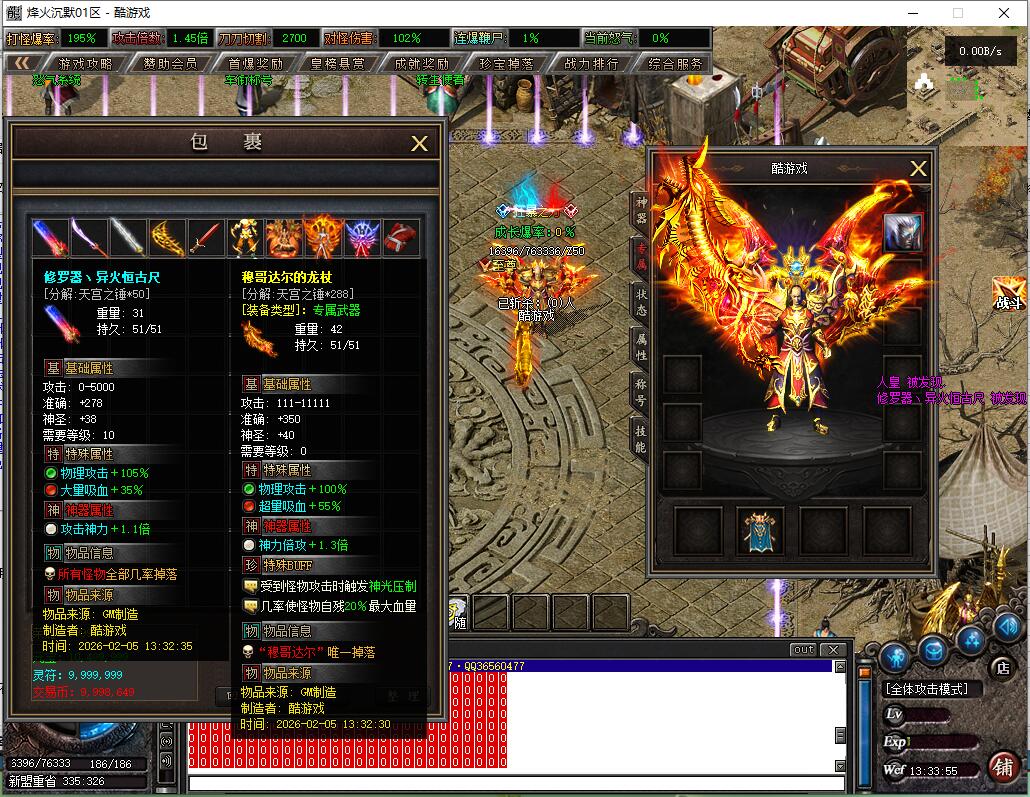Select the red gift box inventory item
1030x797 pixels.
(401, 238)
